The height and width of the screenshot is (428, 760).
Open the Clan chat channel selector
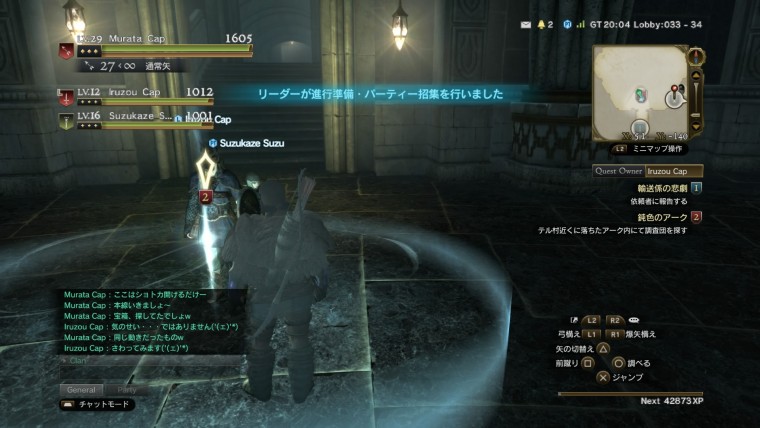76,360
